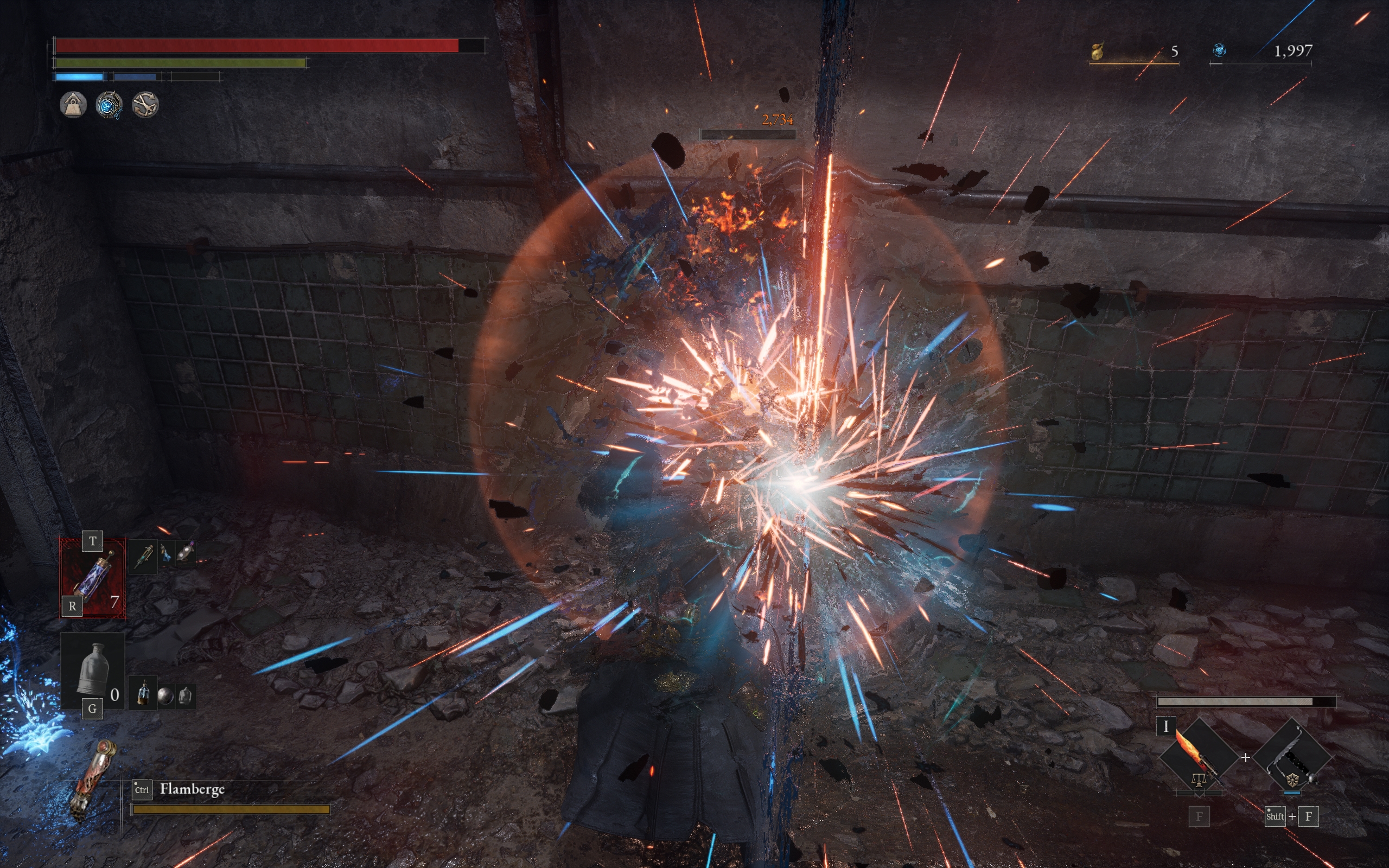Screen dimensions: 1389x868
Task: Click the Ergo currency icon
Action: (x=1219, y=51)
